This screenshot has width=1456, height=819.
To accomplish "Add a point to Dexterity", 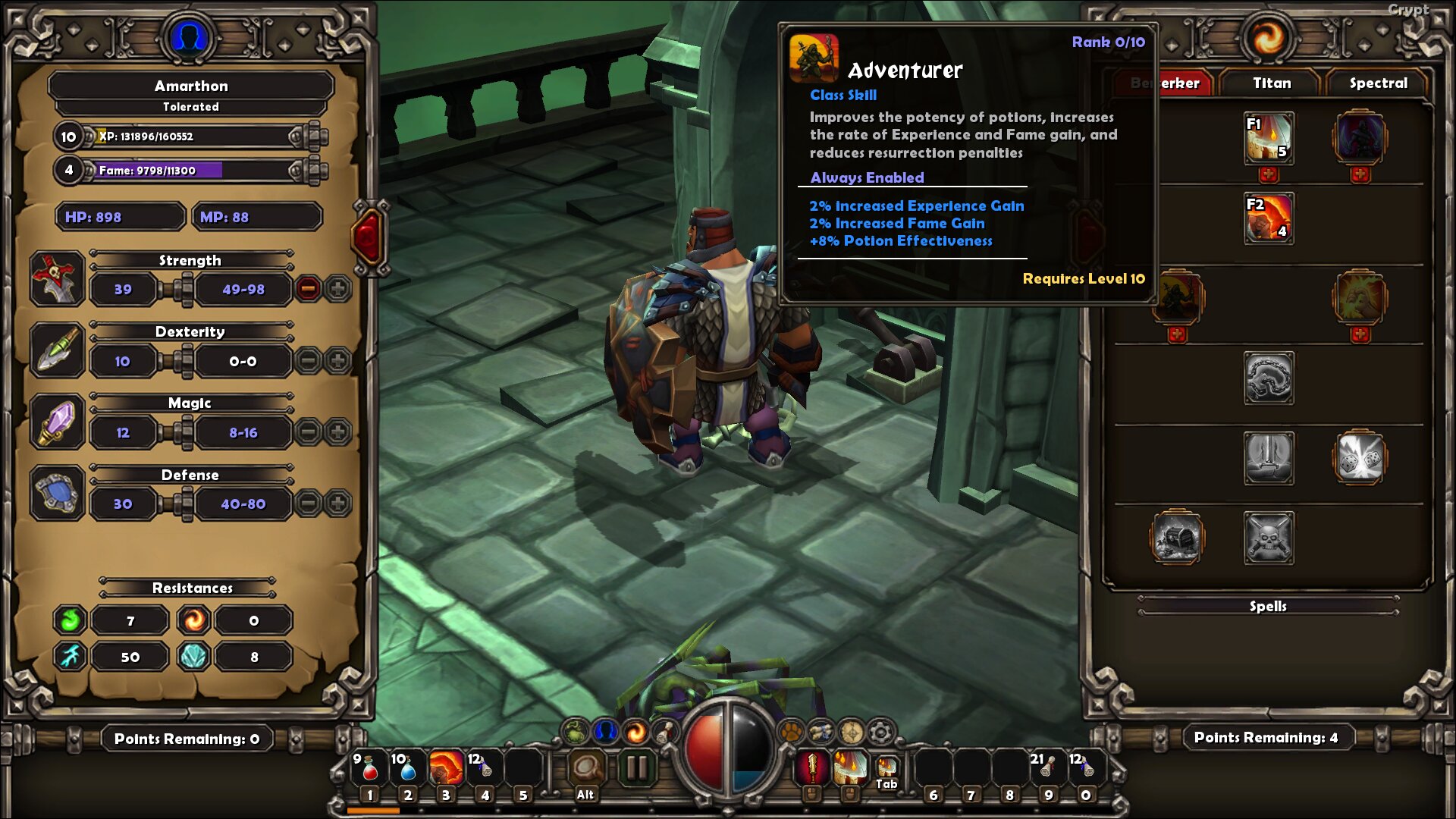I will [337, 360].
